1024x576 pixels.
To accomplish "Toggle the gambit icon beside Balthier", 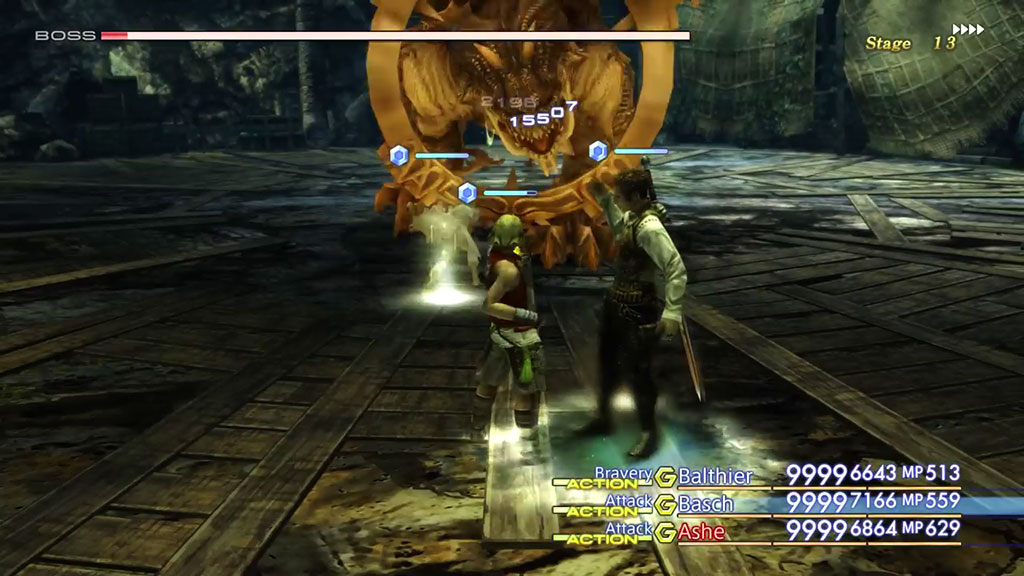I will click(665, 476).
